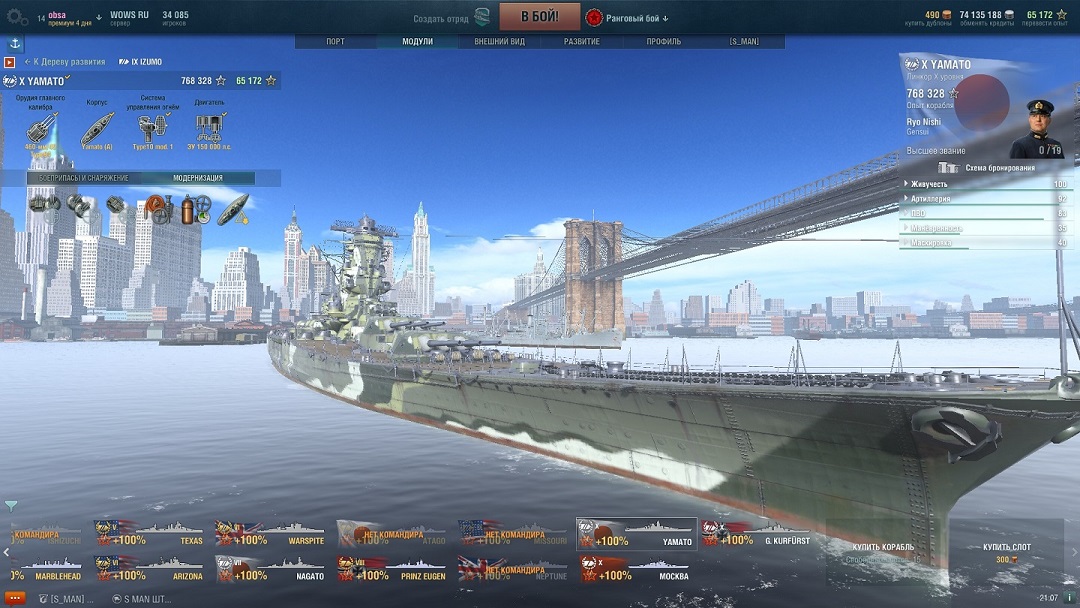Open the settings gear menu

pyautogui.click(x=16, y=17)
